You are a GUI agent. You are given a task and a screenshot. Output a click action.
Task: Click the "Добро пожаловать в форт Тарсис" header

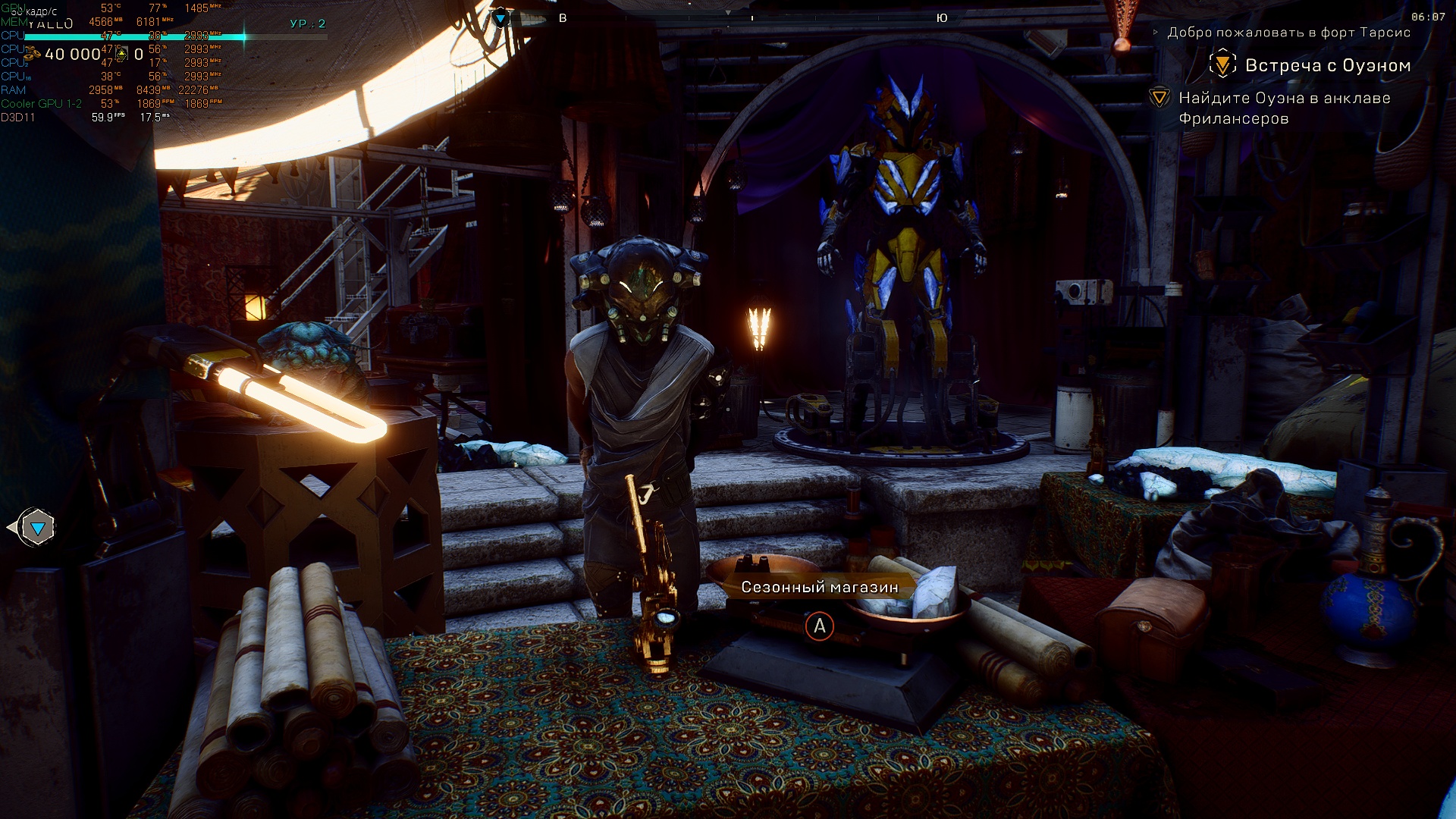(x=1288, y=33)
